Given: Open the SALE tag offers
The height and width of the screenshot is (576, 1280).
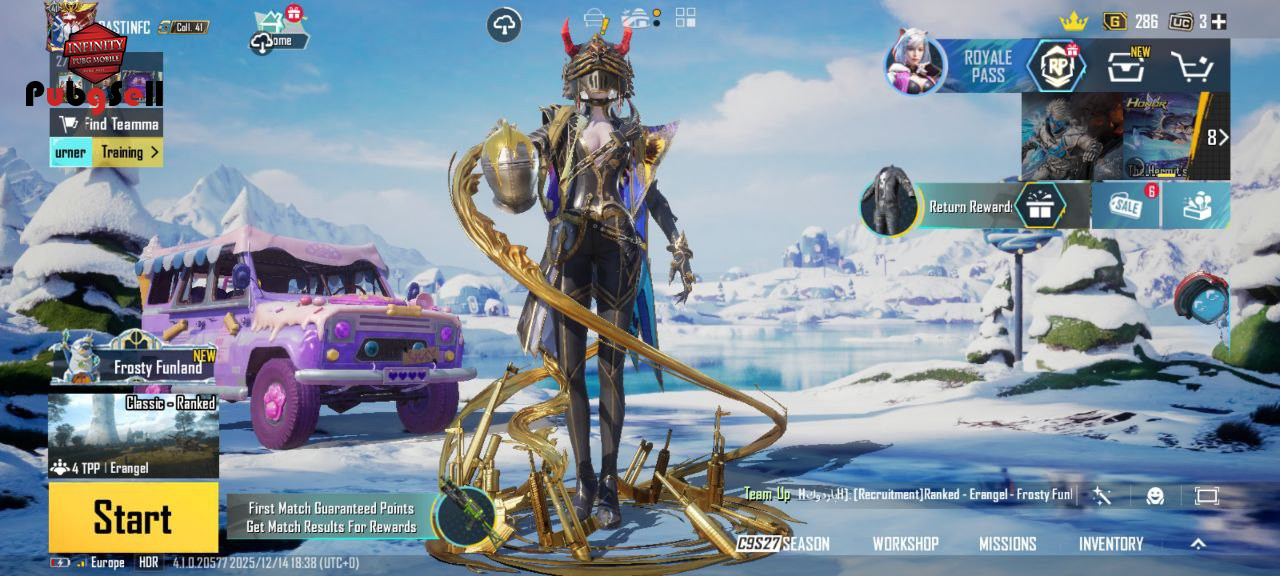Looking at the screenshot, I should tap(1125, 206).
